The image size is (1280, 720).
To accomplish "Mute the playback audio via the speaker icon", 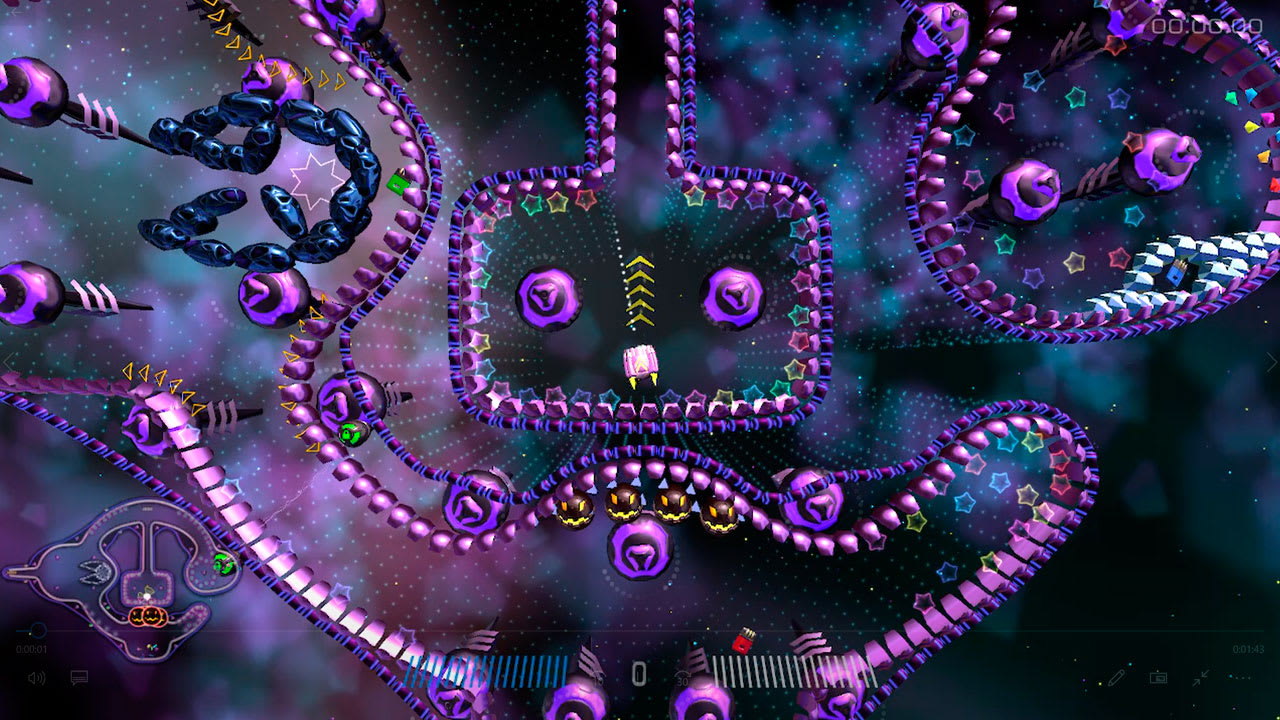I will click(36, 677).
